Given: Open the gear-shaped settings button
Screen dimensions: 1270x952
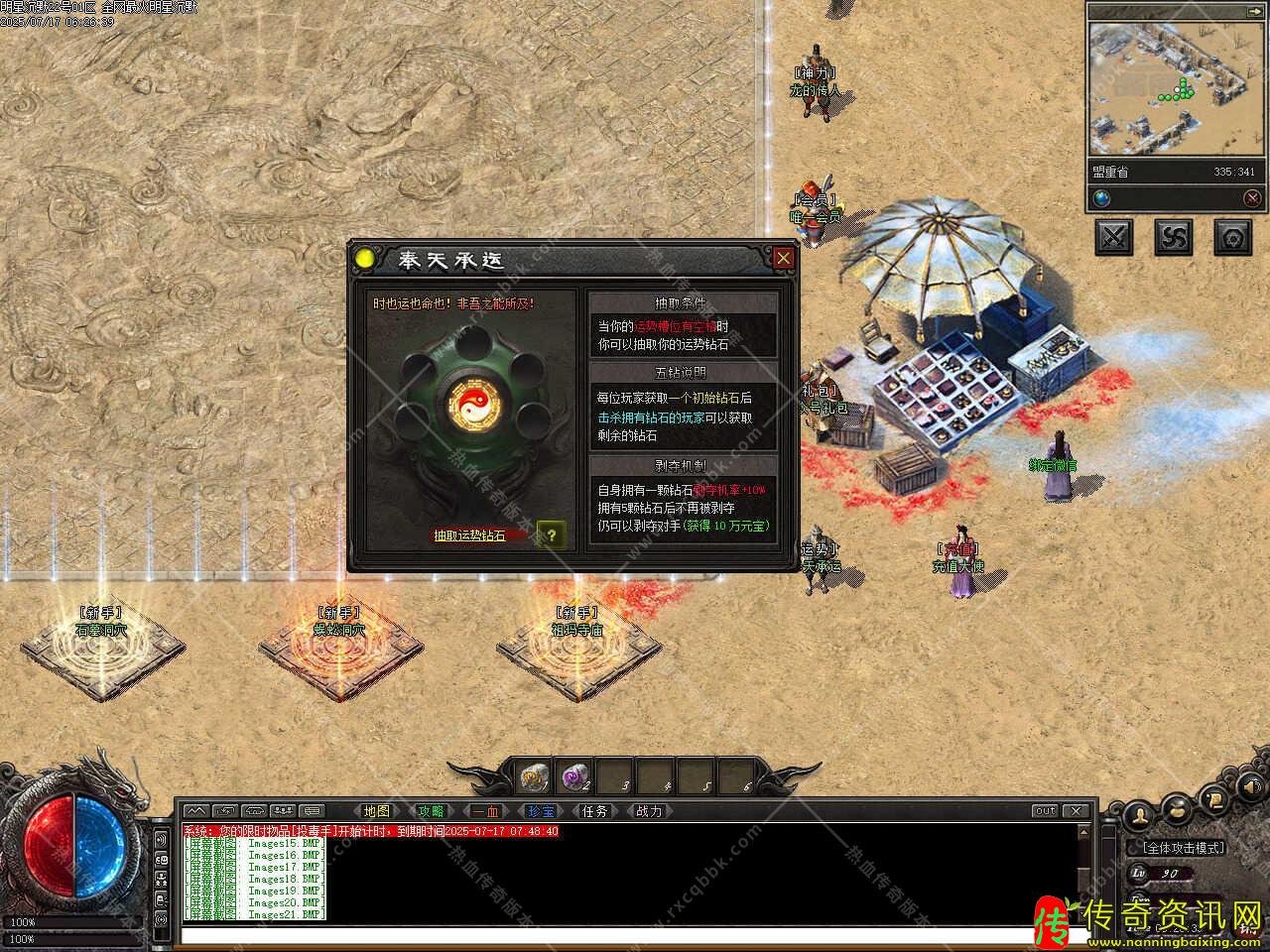Looking at the screenshot, I should [1233, 237].
